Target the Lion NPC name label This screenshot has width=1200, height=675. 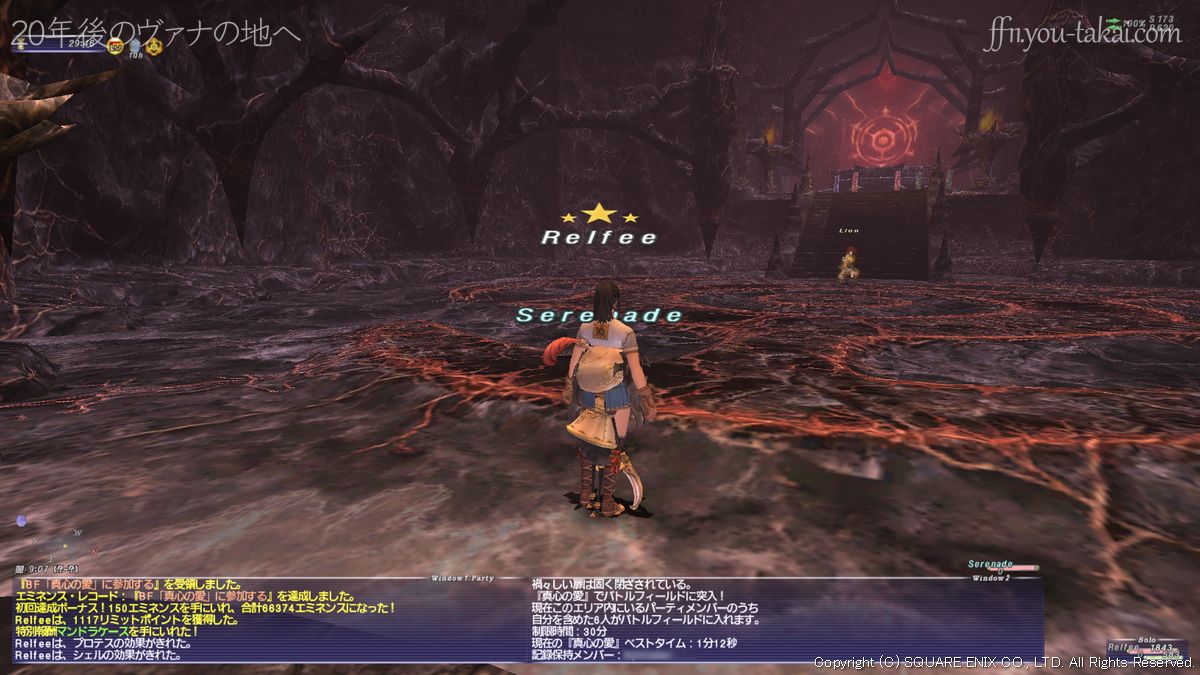849,231
